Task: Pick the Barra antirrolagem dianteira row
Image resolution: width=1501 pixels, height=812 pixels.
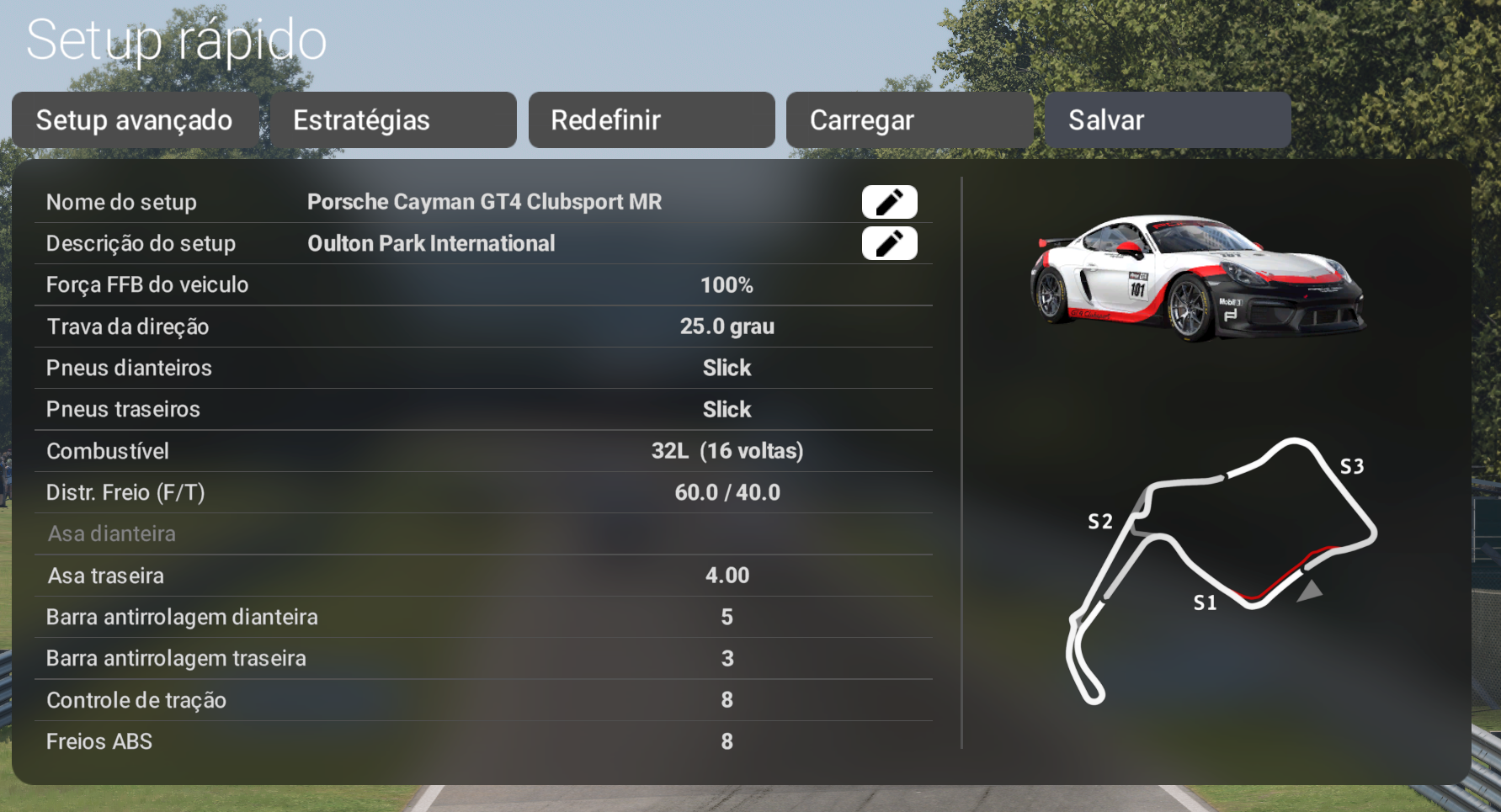Action: click(483, 617)
